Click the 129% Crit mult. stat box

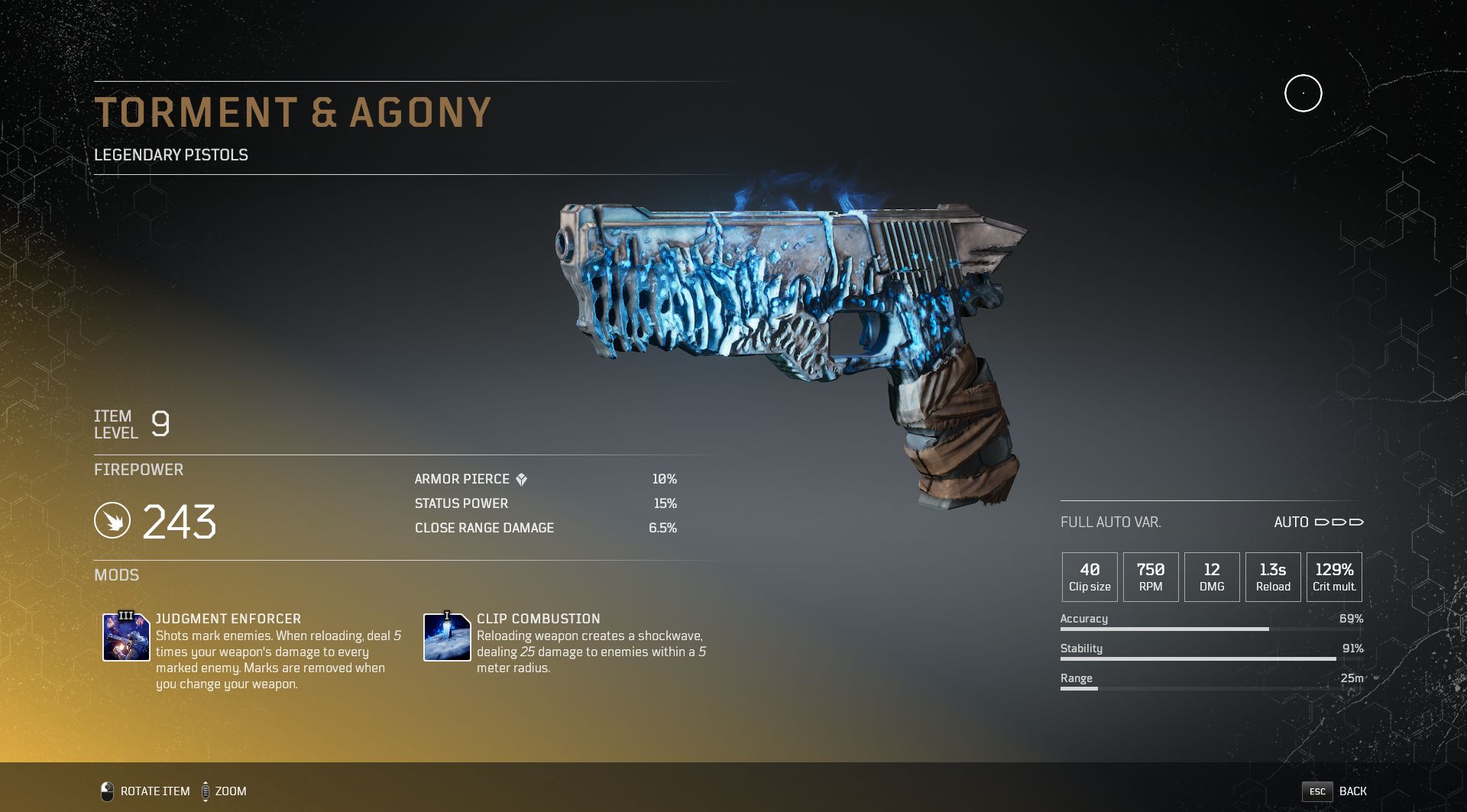tap(1333, 576)
